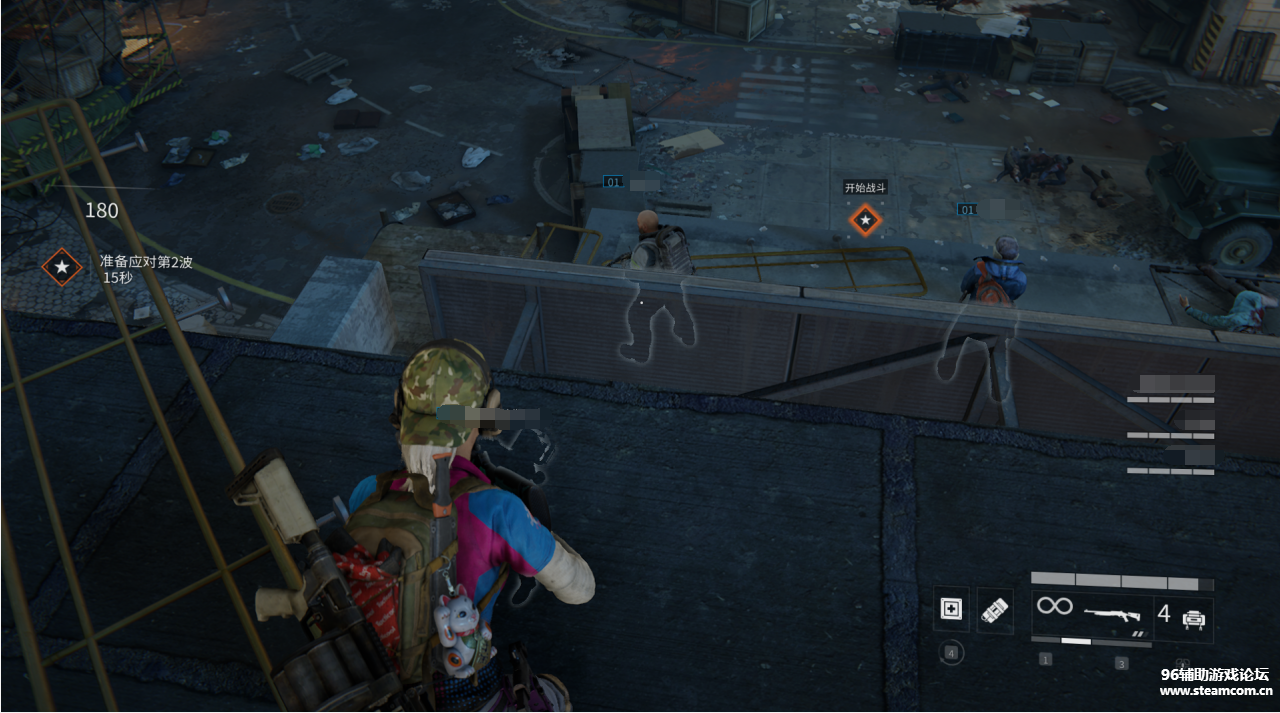
Task: Click the wave 2 objective star icon
Action: click(62, 267)
